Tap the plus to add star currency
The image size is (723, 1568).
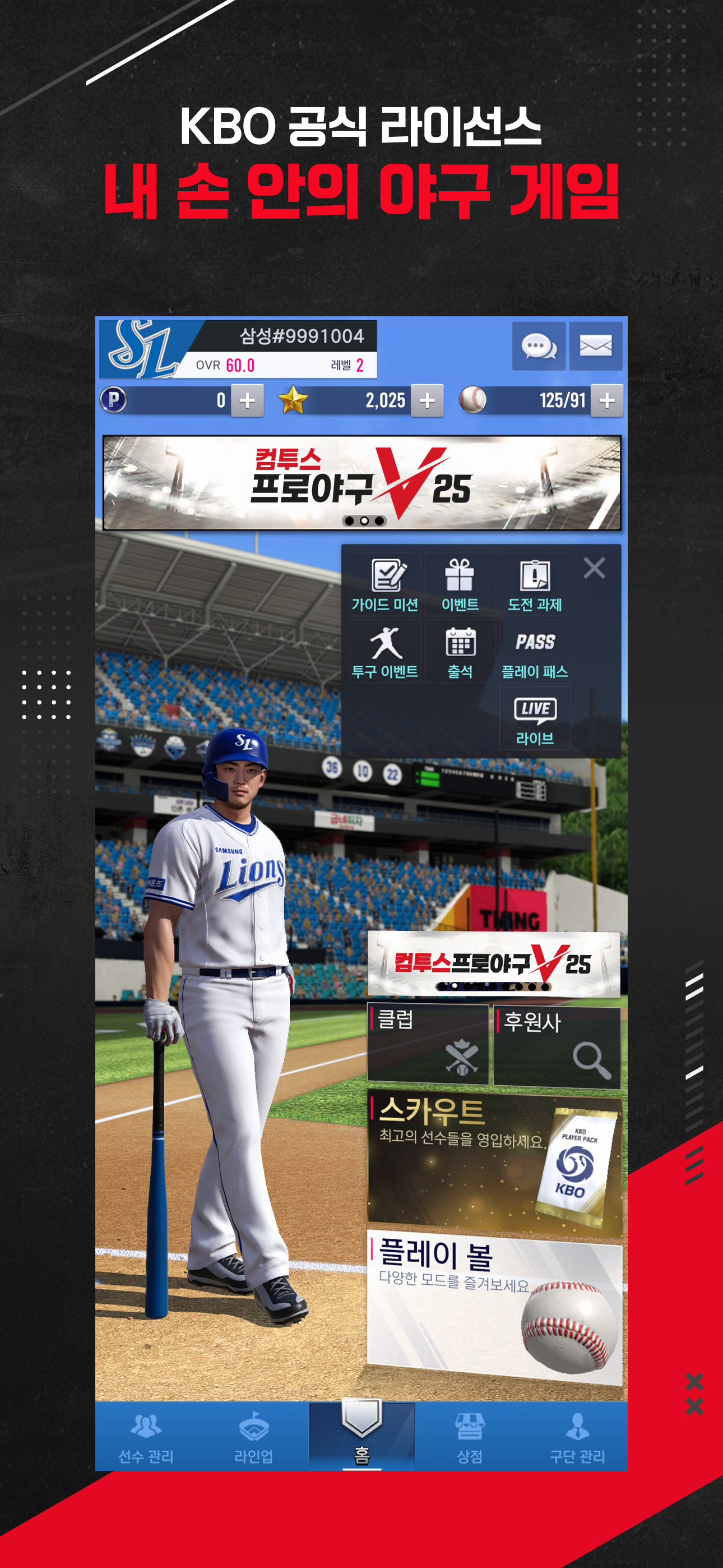(x=428, y=400)
